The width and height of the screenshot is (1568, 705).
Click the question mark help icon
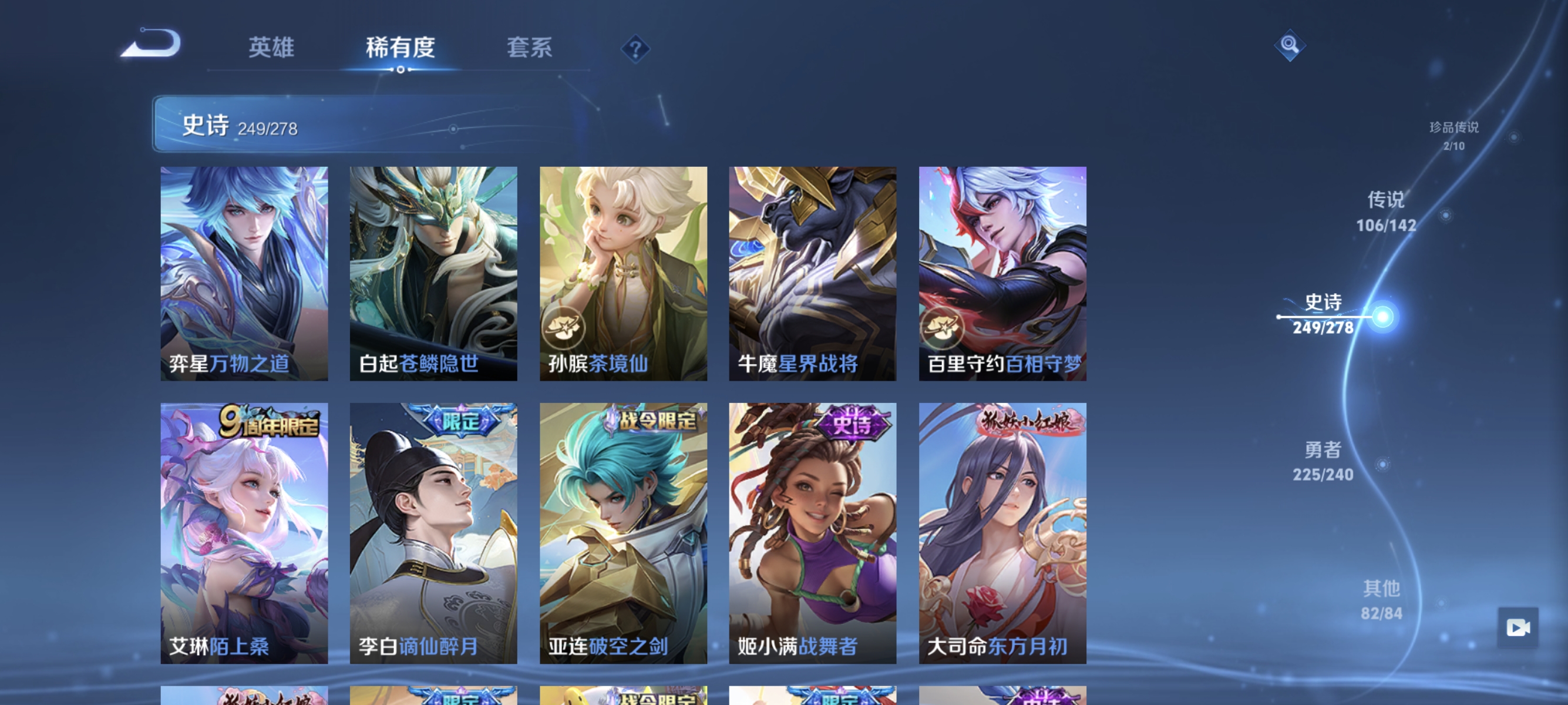pyautogui.click(x=635, y=49)
